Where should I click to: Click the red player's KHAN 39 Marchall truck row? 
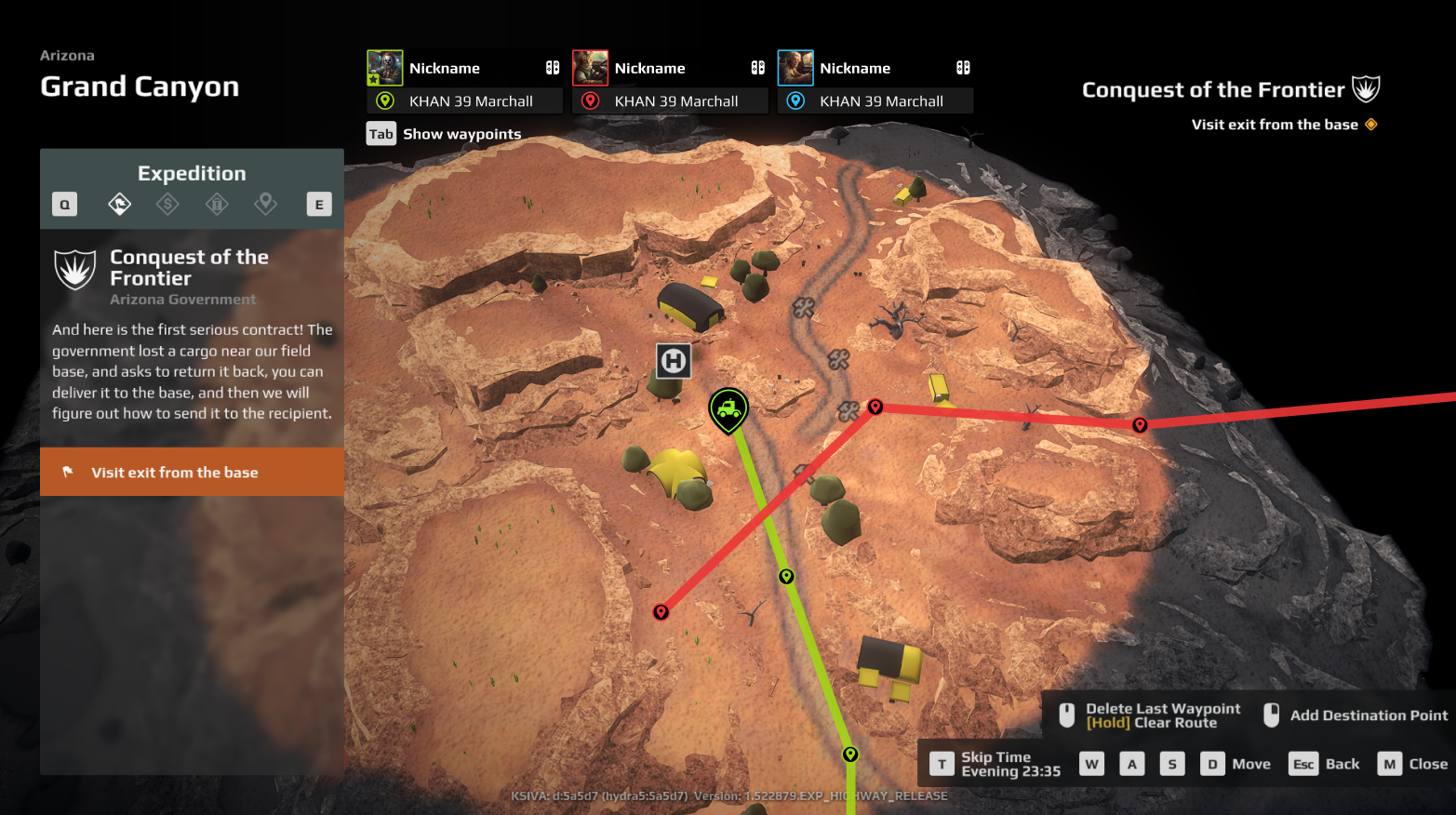pos(670,101)
